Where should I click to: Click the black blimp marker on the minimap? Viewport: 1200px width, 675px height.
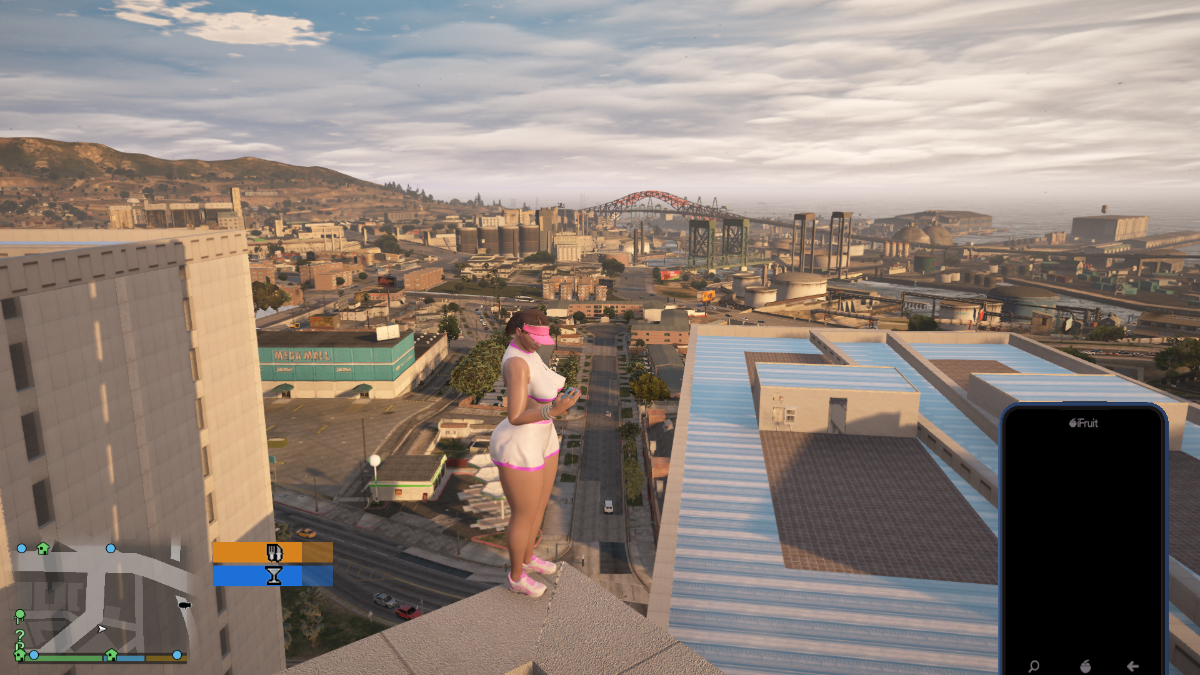tap(184, 604)
